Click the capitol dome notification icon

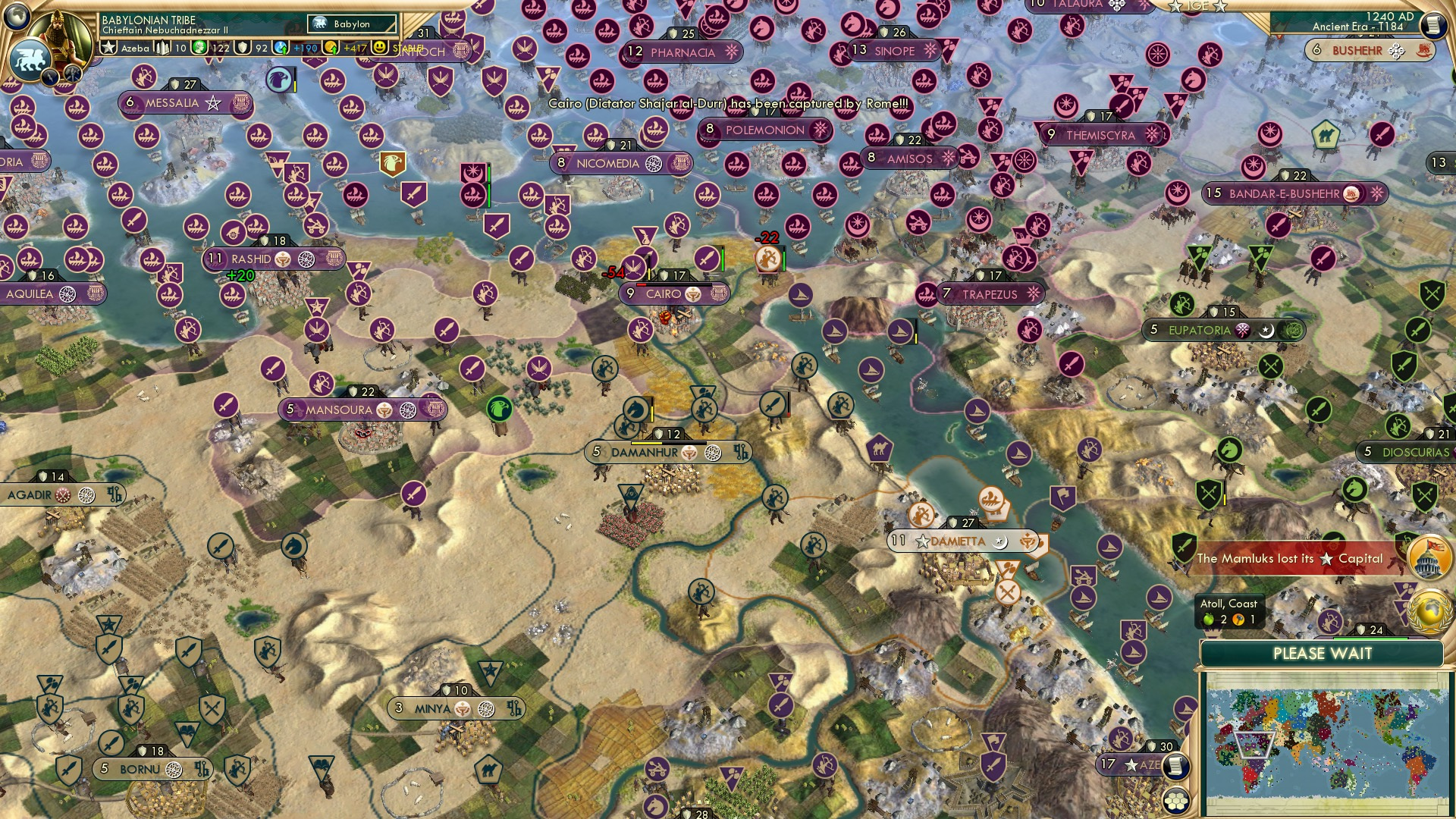pyautogui.click(x=1429, y=557)
